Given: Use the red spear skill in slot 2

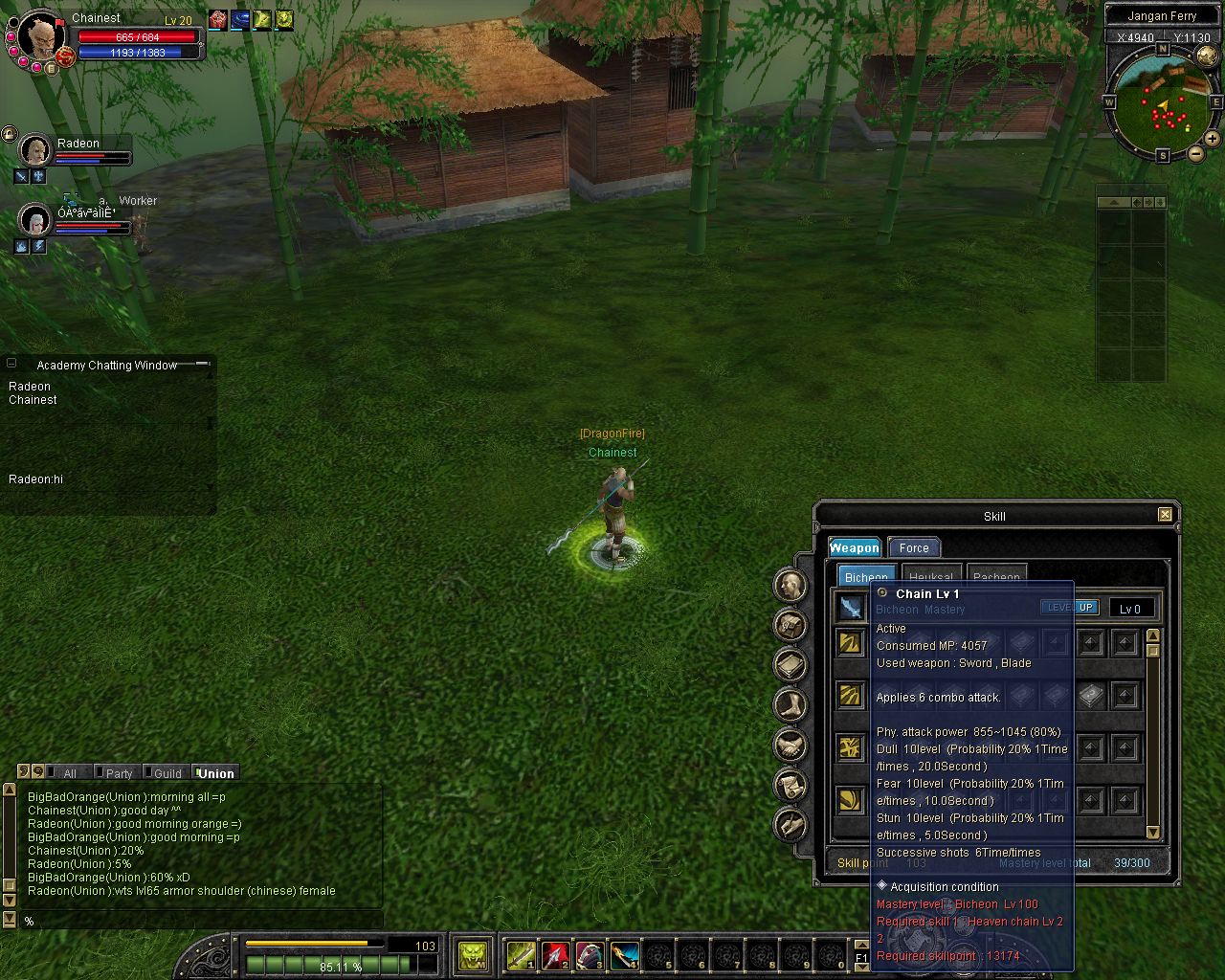Looking at the screenshot, I should click(x=555, y=955).
